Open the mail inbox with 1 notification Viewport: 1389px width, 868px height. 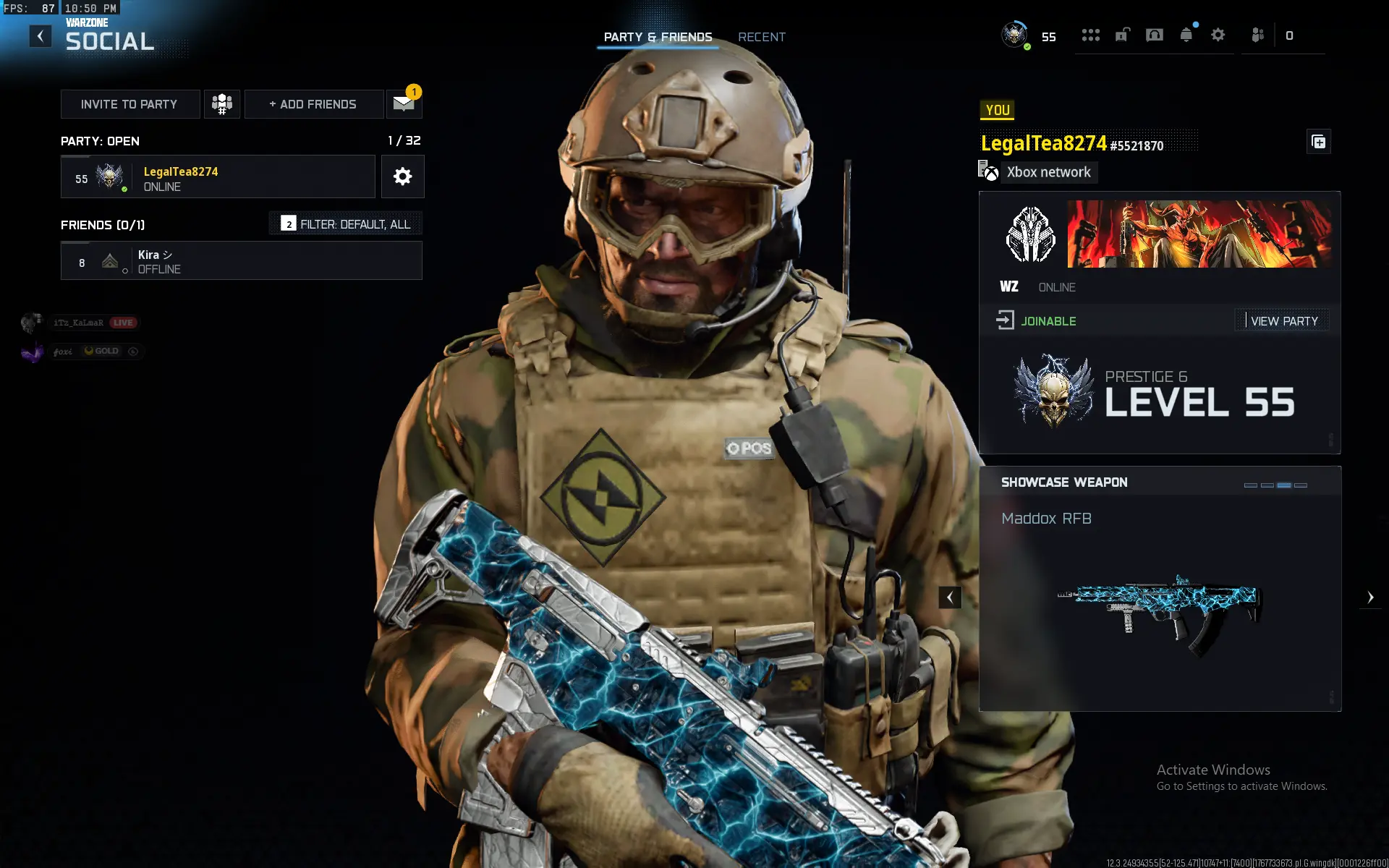pos(402,103)
